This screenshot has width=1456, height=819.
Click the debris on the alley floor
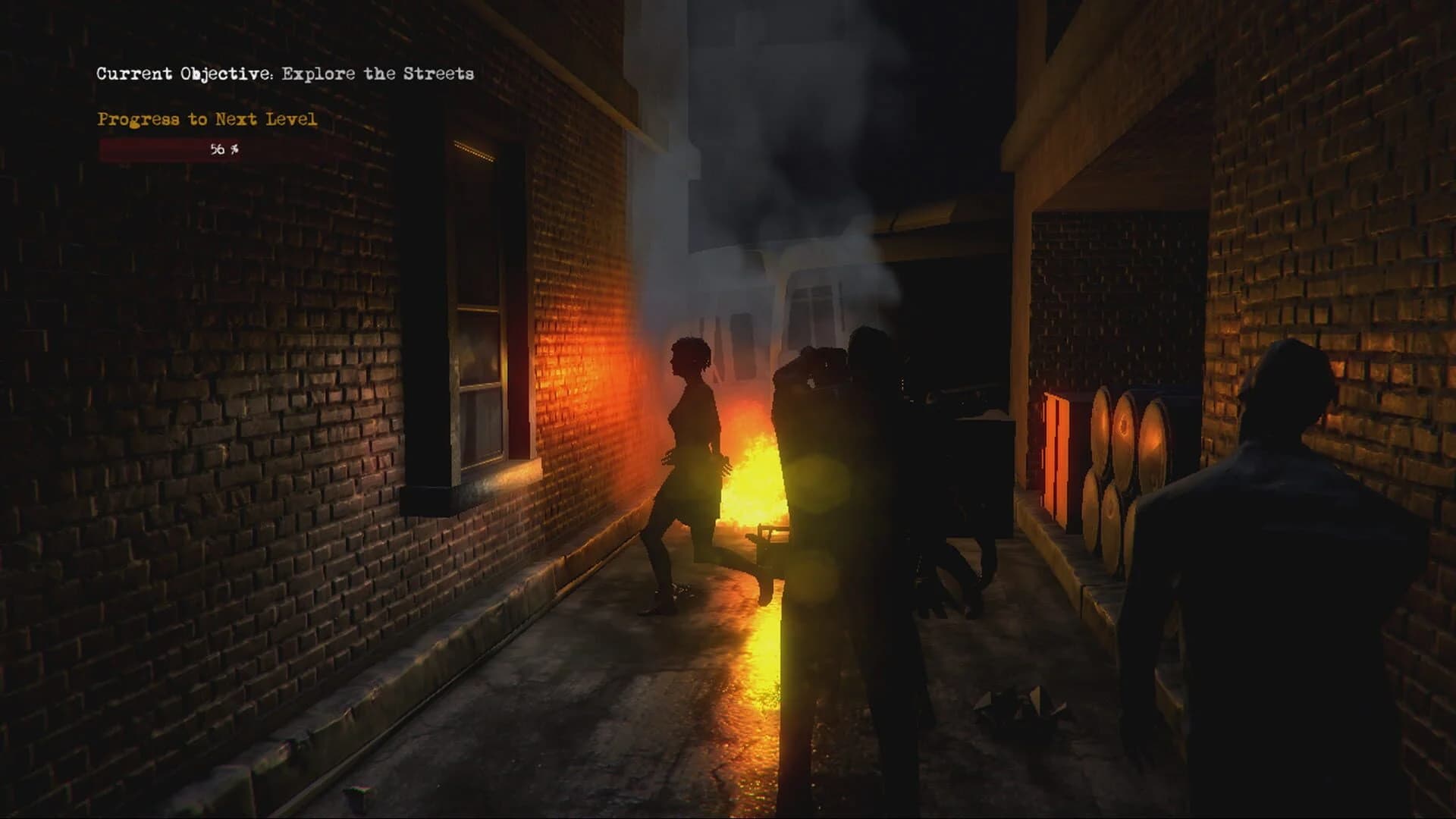(1016, 698)
